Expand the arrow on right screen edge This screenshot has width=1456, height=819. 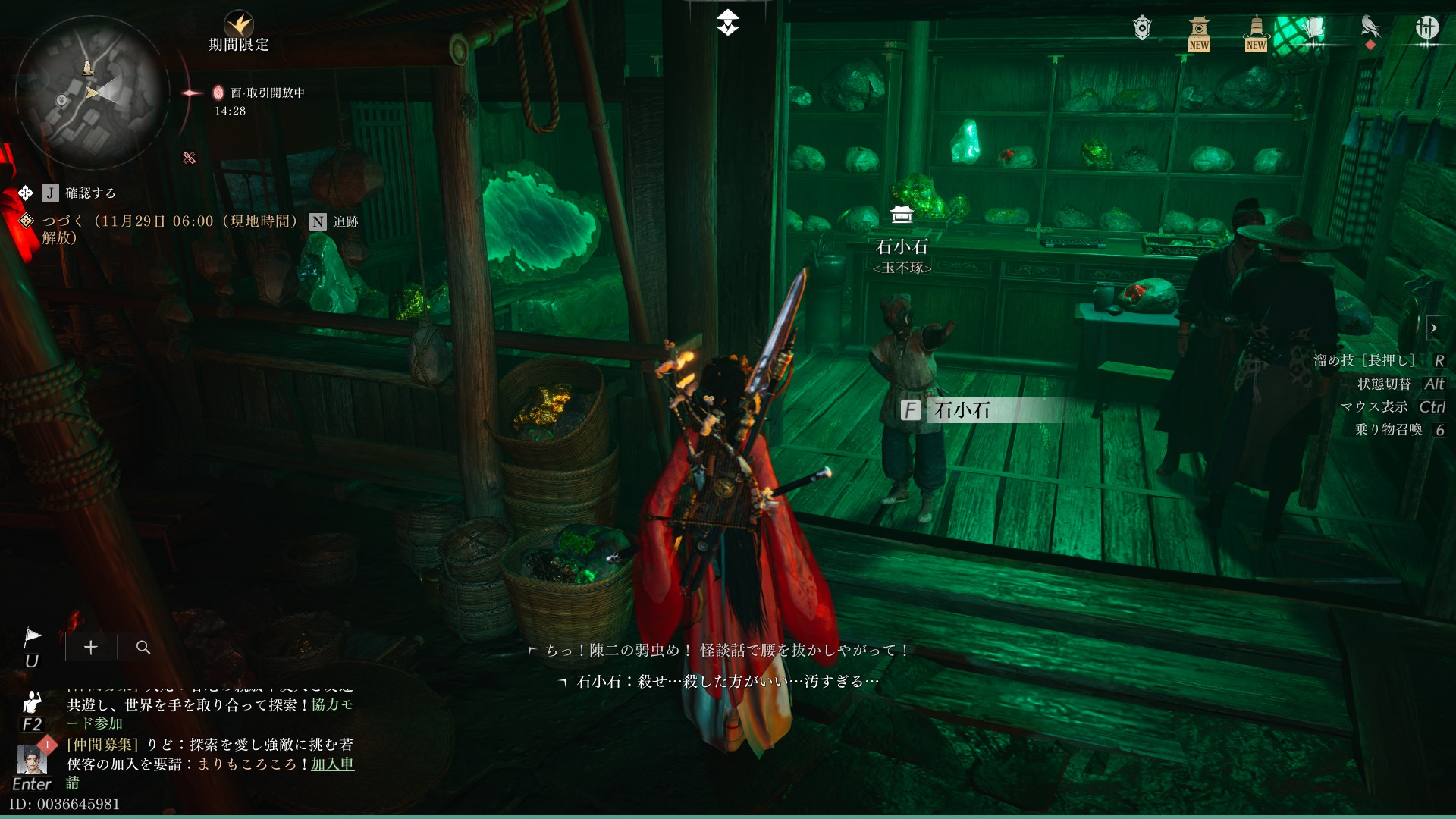1434,328
